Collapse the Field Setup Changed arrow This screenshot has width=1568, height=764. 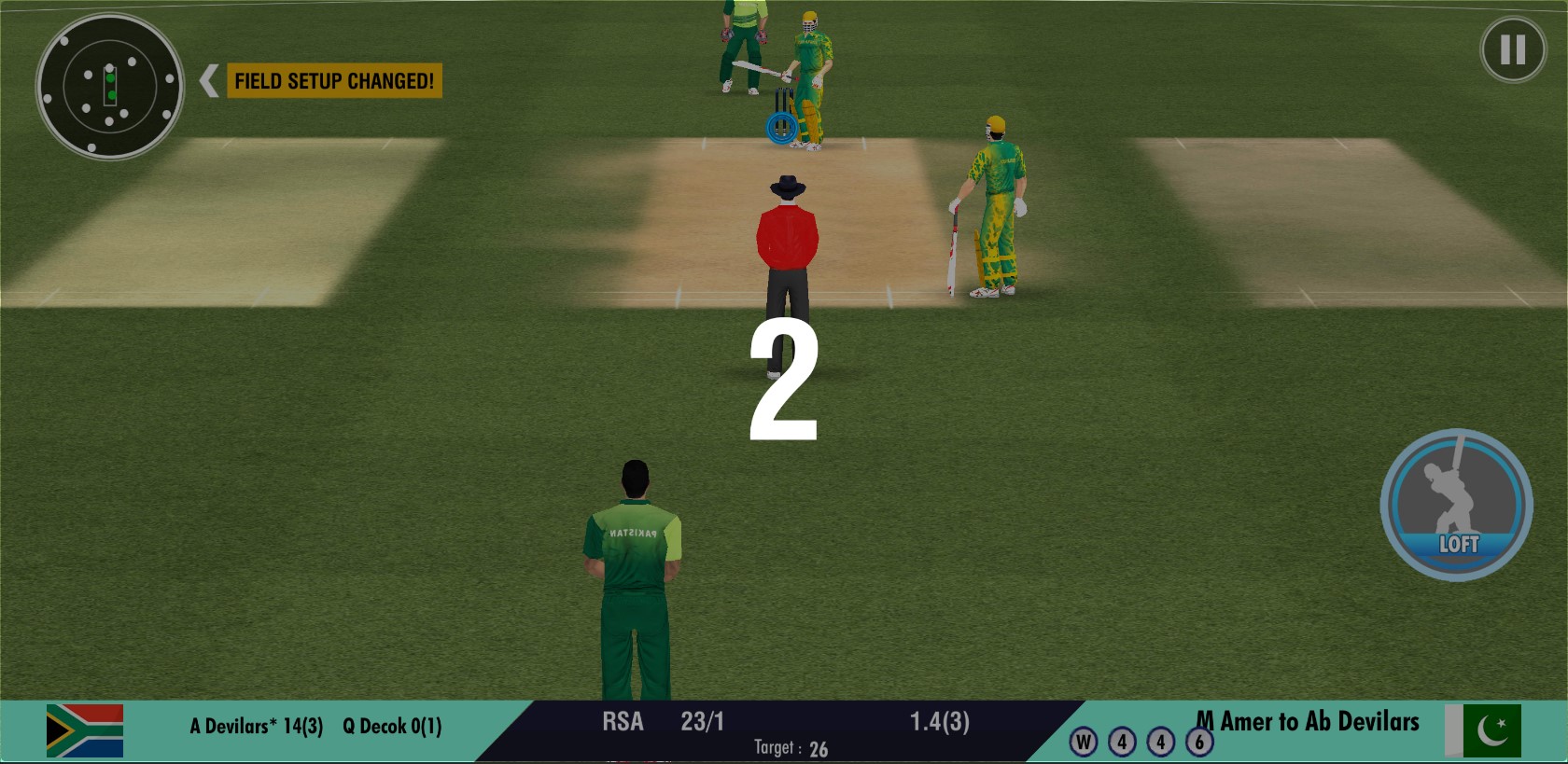point(209,81)
